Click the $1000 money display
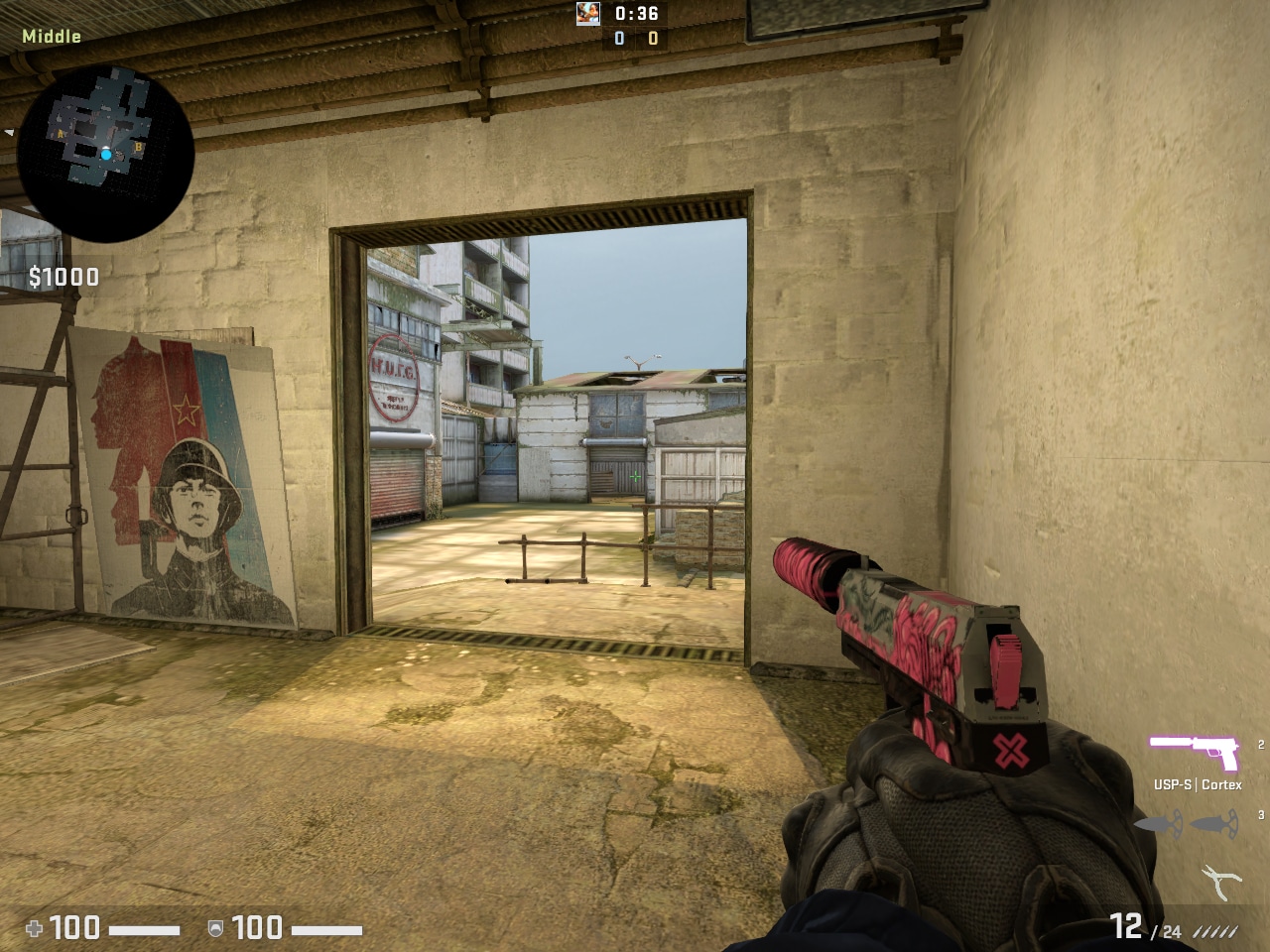1270x952 pixels. 62,278
